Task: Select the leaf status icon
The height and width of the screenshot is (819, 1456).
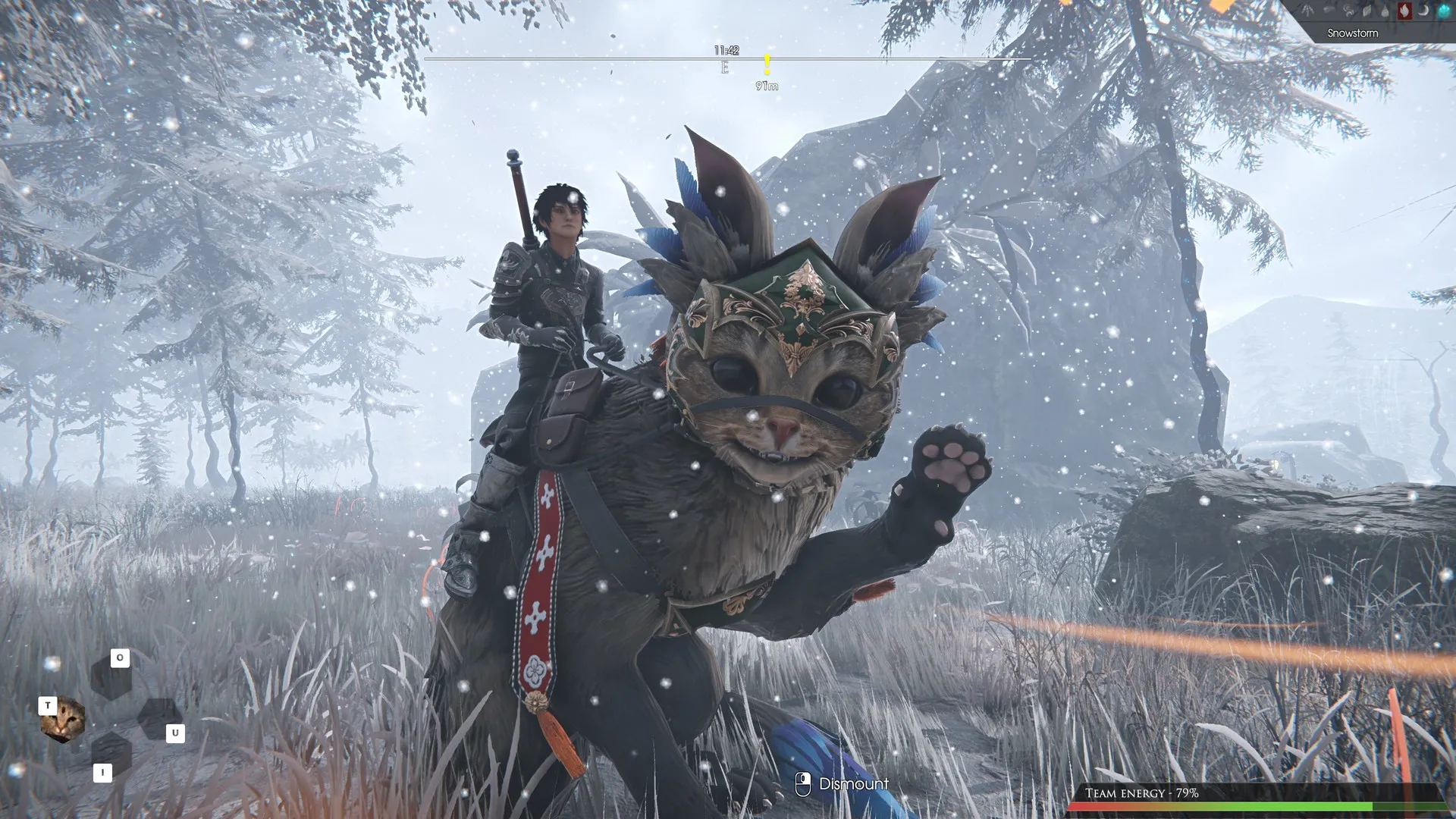Action: (1367, 11)
